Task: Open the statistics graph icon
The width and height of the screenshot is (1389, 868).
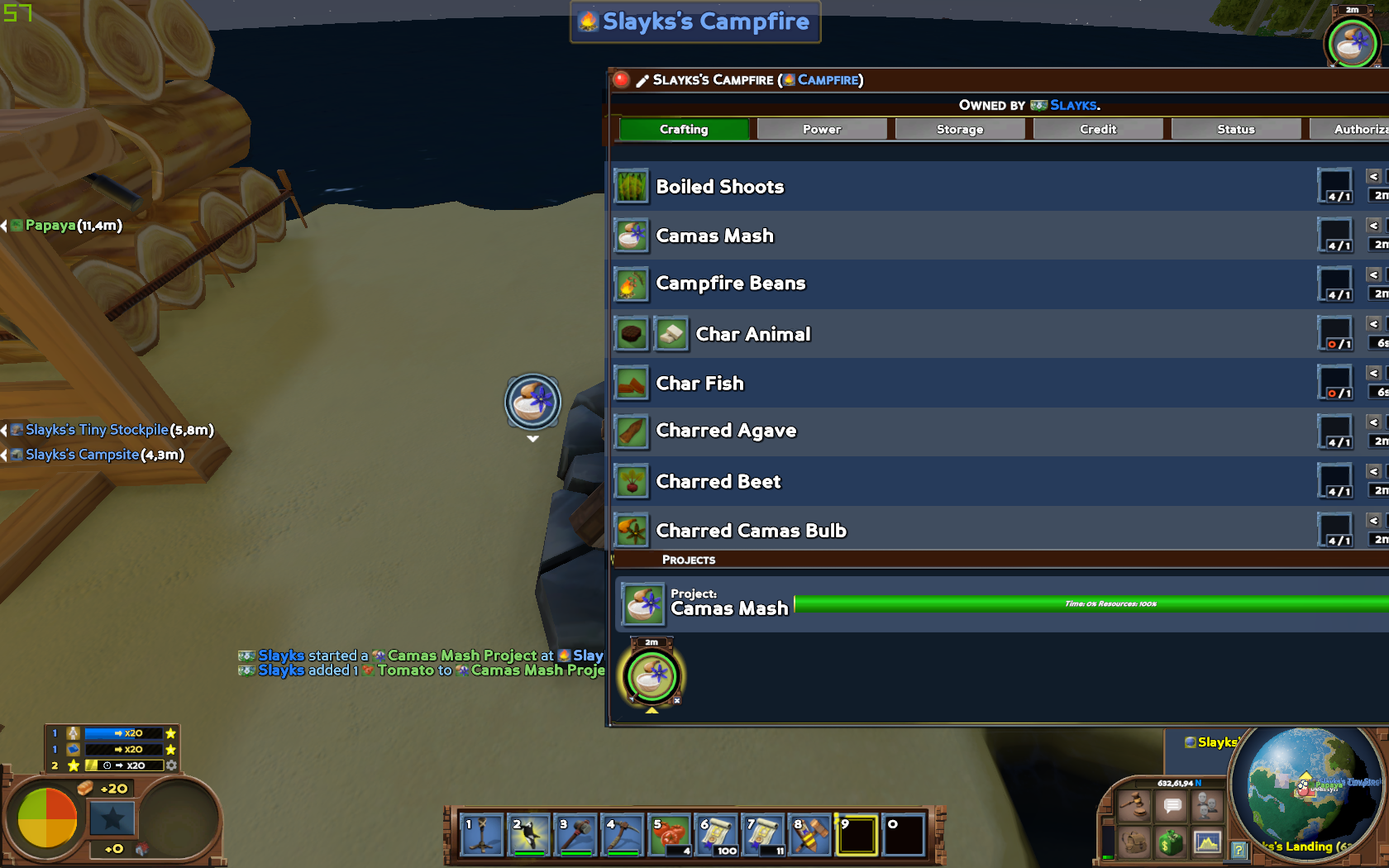Action: click(x=1207, y=842)
